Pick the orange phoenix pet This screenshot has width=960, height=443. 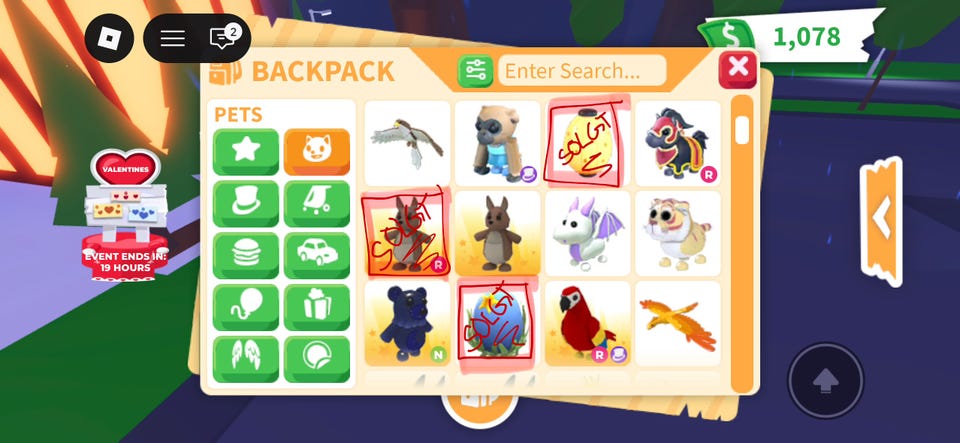point(677,323)
